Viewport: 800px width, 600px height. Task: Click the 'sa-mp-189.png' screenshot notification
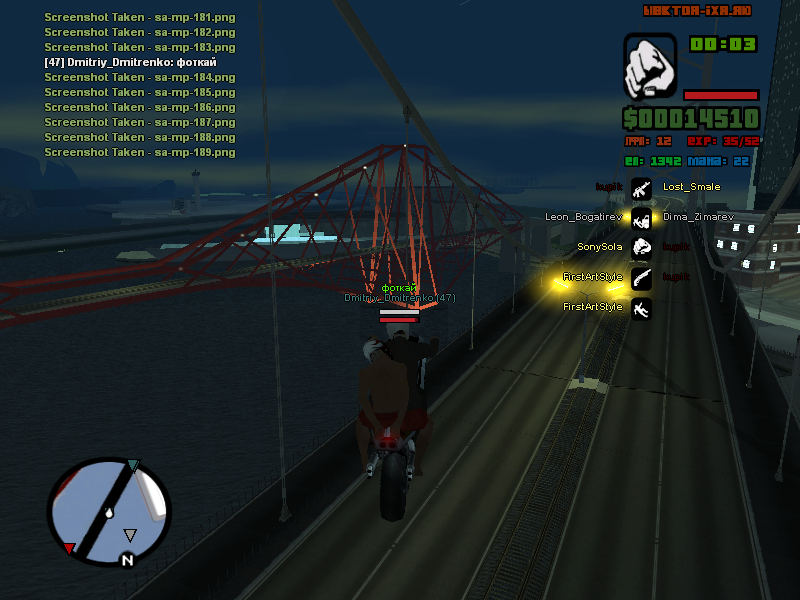(x=140, y=152)
